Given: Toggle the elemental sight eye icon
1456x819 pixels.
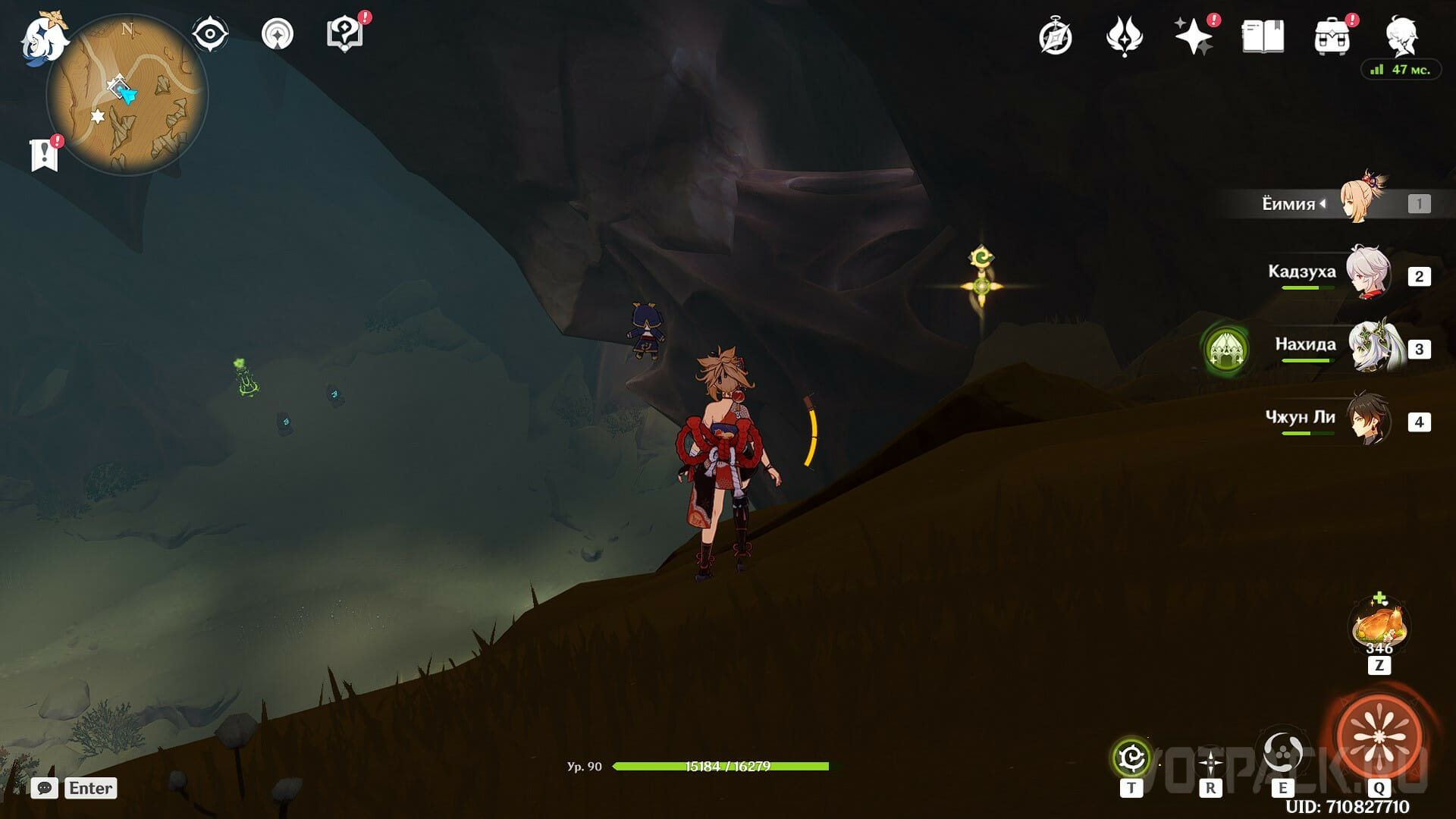Looking at the screenshot, I should 209,35.
